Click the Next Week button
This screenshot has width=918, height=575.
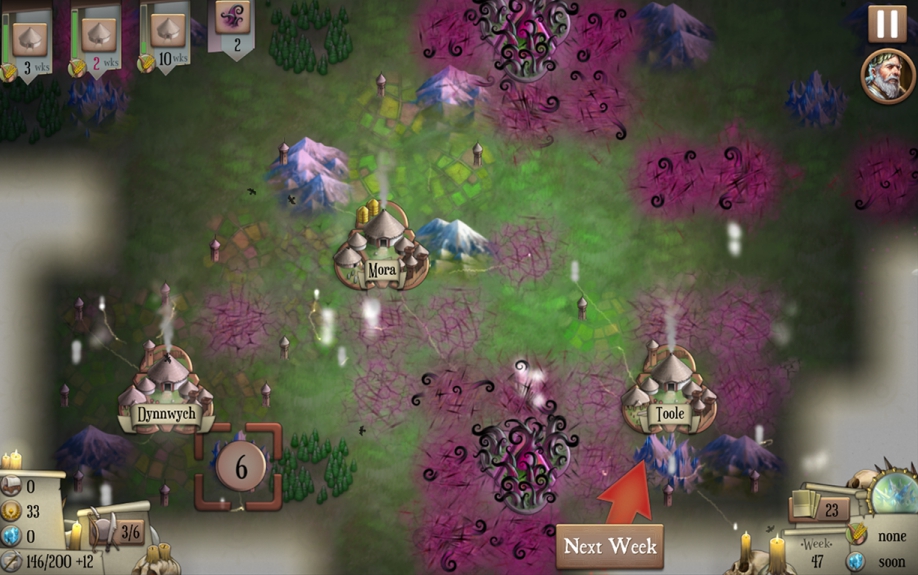click(x=609, y=546)
